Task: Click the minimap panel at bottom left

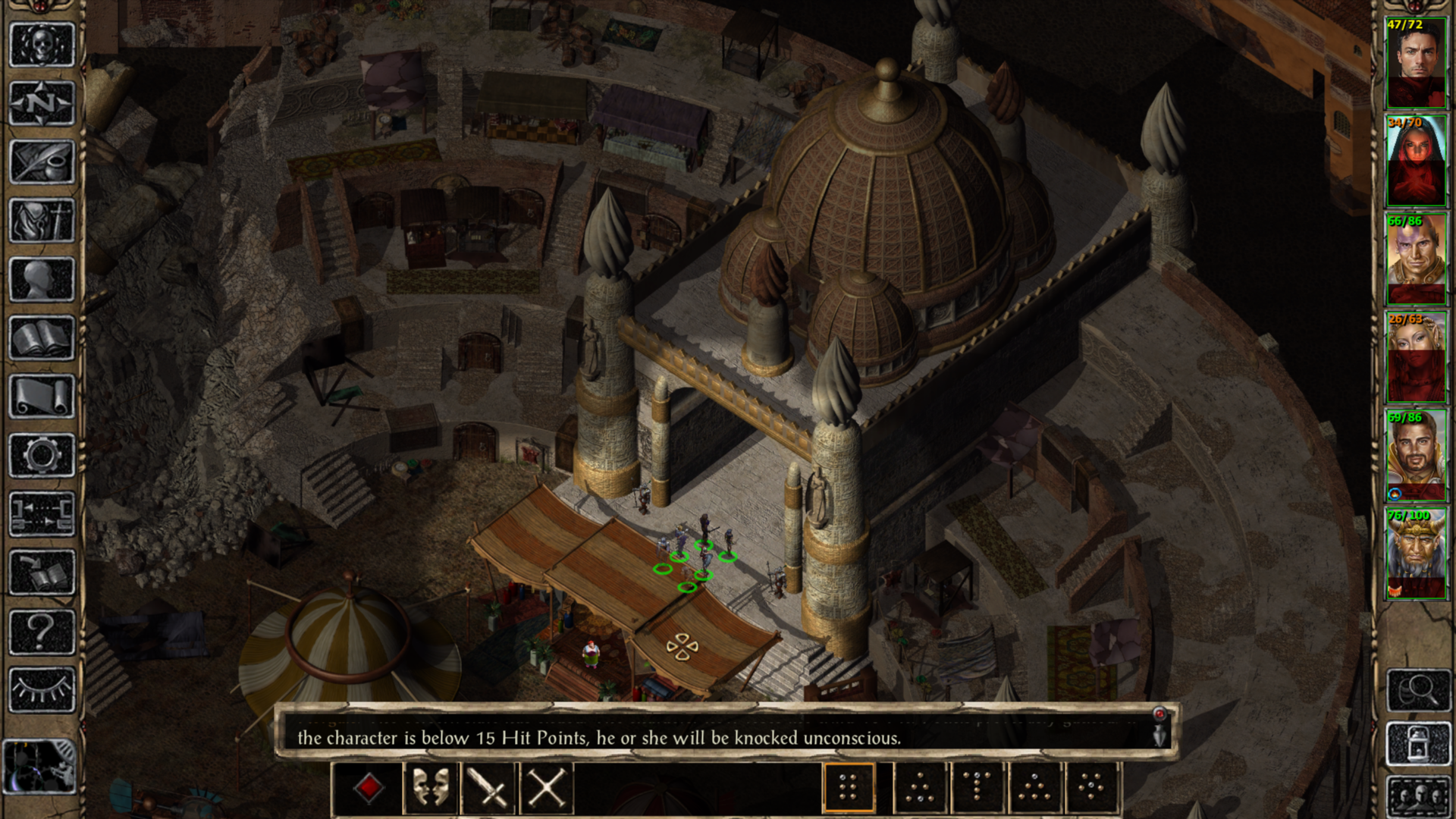Action: click(42, 766)
